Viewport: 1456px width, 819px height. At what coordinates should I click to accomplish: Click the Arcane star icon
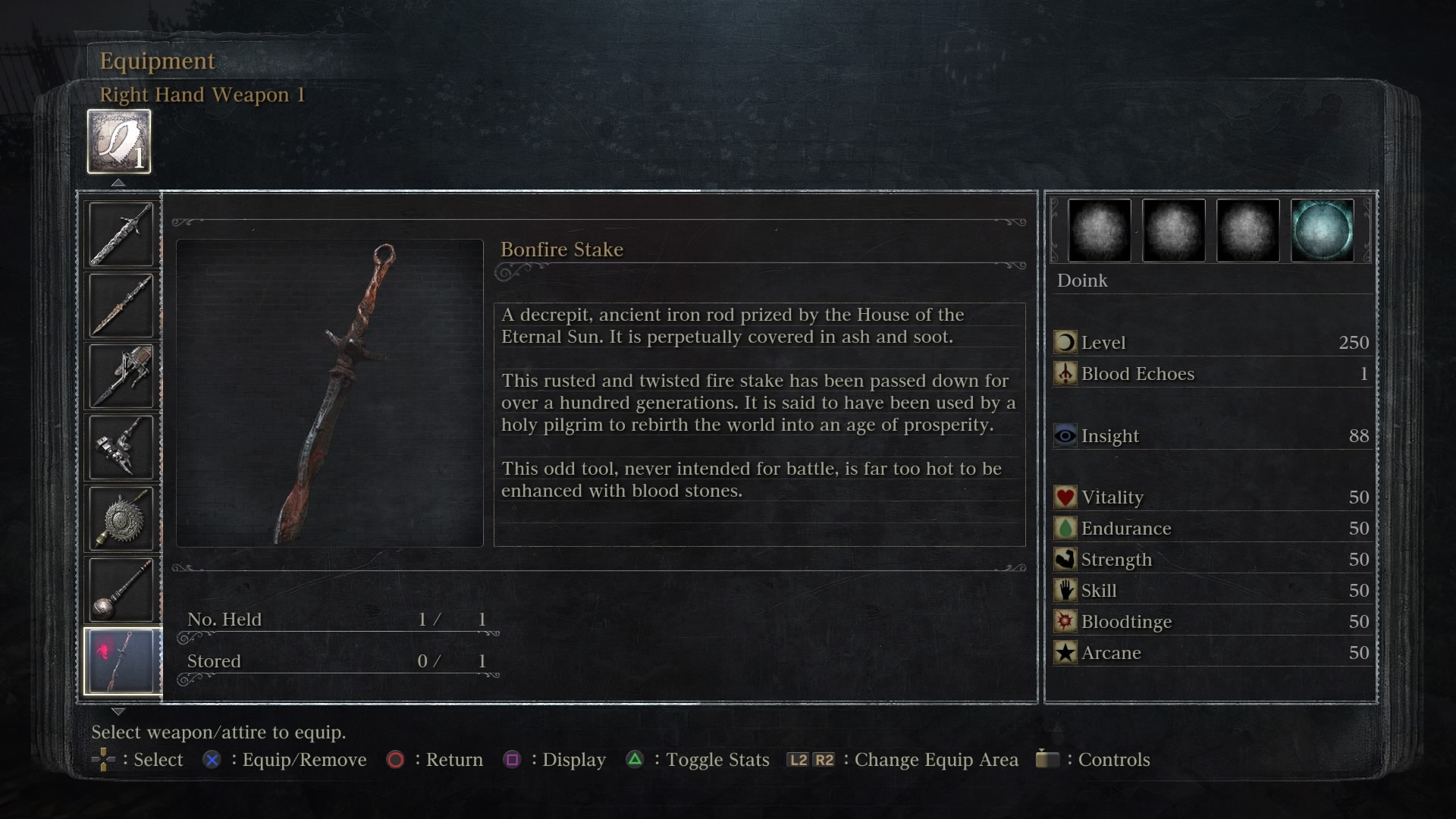[1065, 653]
